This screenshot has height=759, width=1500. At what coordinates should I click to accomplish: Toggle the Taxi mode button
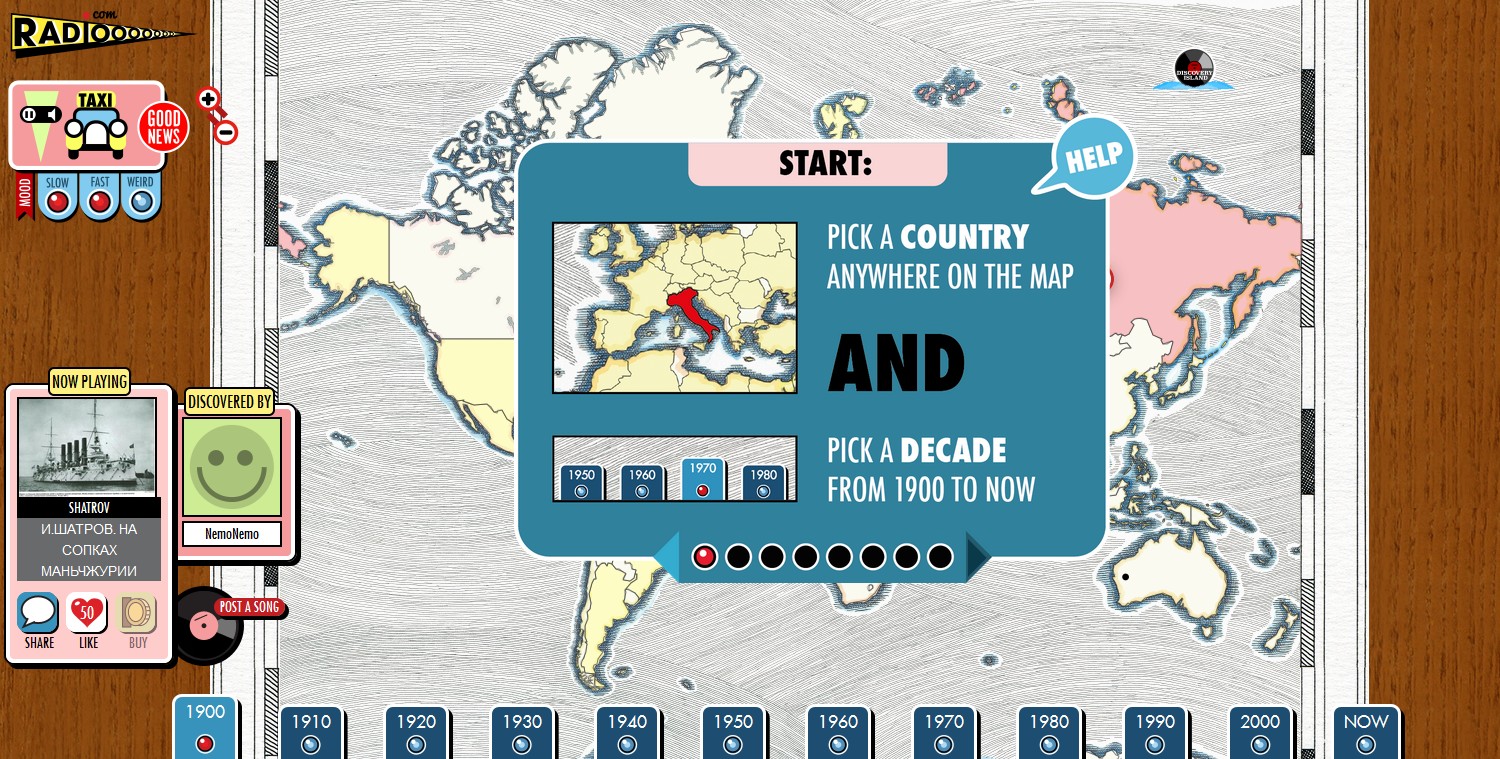pos(96,126)
